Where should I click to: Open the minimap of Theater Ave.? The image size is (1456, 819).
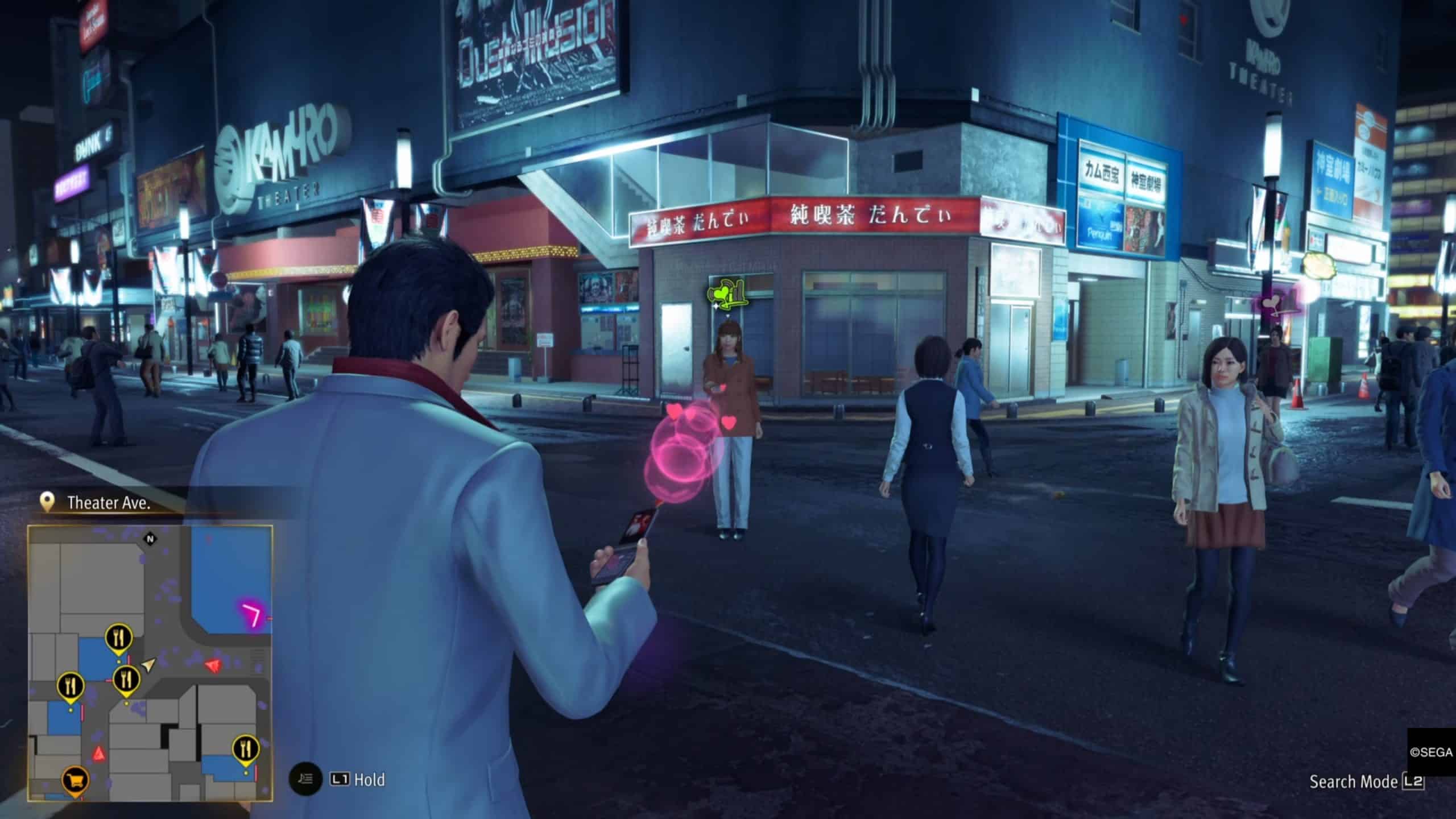pos(150,663)
